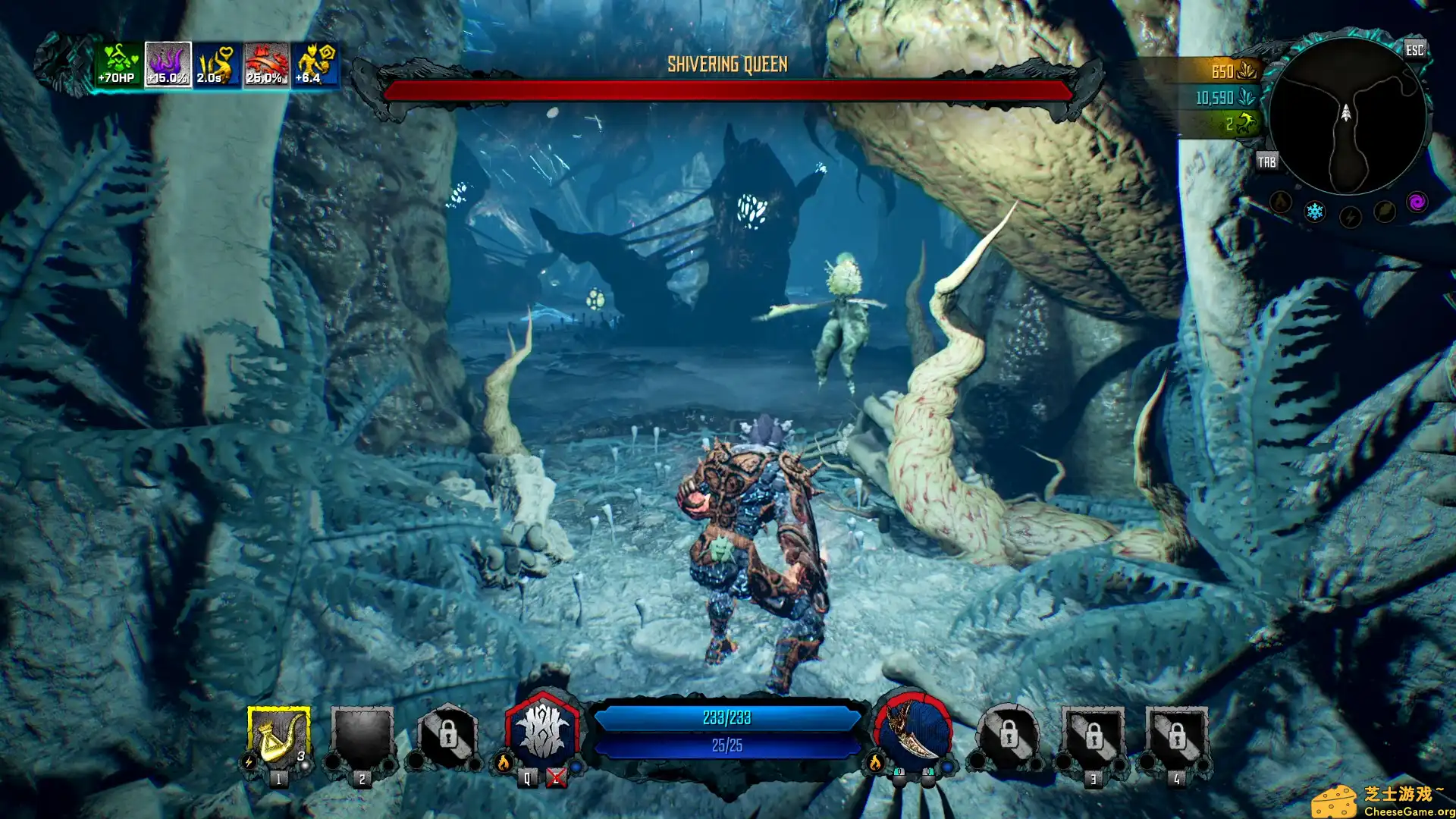Screen dimensions: 1456x819
Task: Select the ice snowflake element icon
Action: coord(1314,212)
